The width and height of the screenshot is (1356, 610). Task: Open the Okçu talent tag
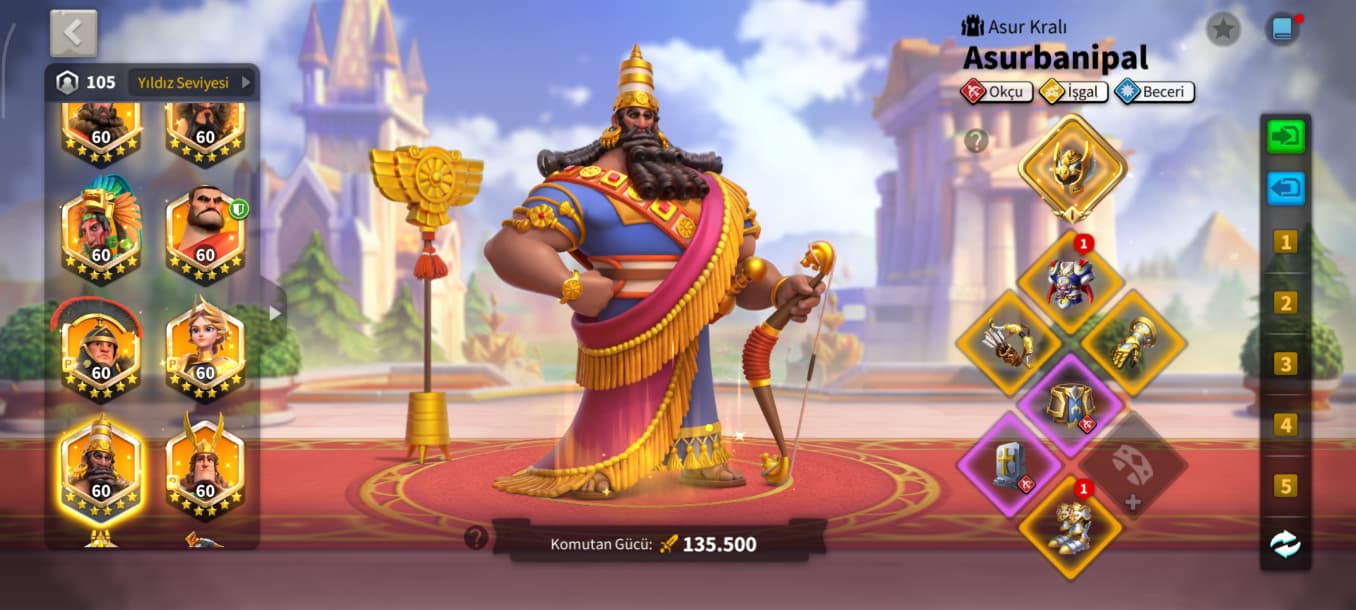(995, 92)
